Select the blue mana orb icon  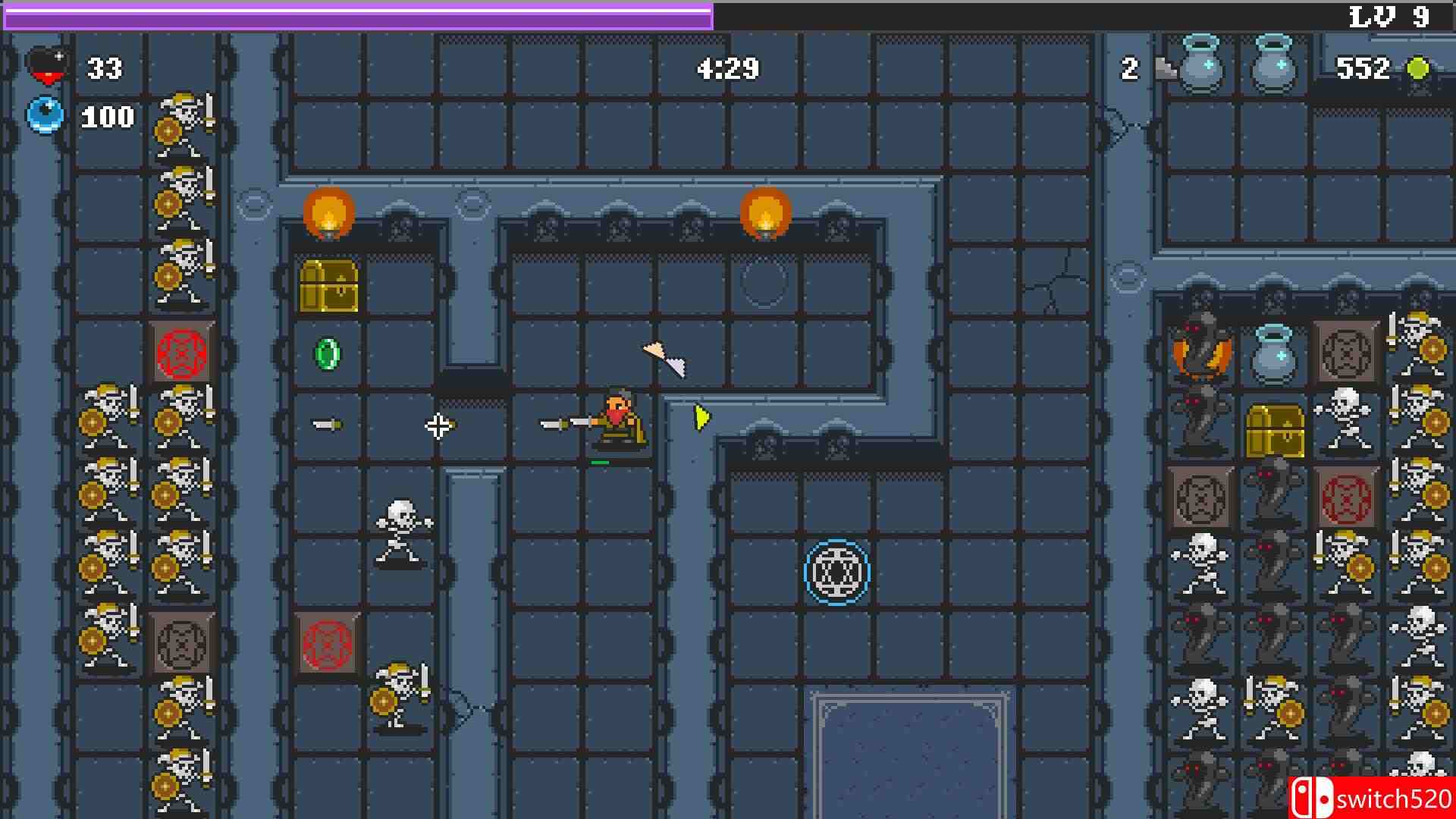coord(45,114)
